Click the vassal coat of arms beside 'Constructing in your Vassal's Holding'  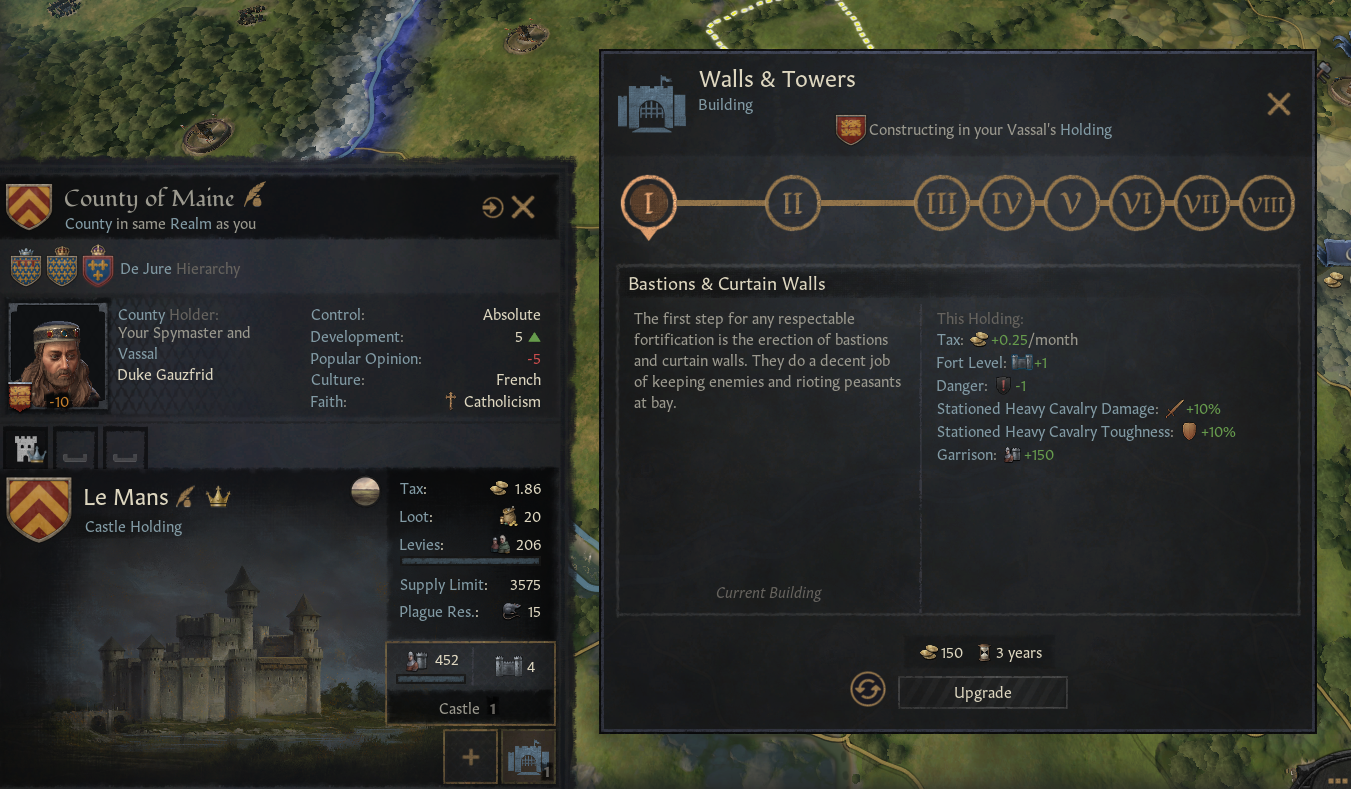pyautogui.click(x=850, y=129)
